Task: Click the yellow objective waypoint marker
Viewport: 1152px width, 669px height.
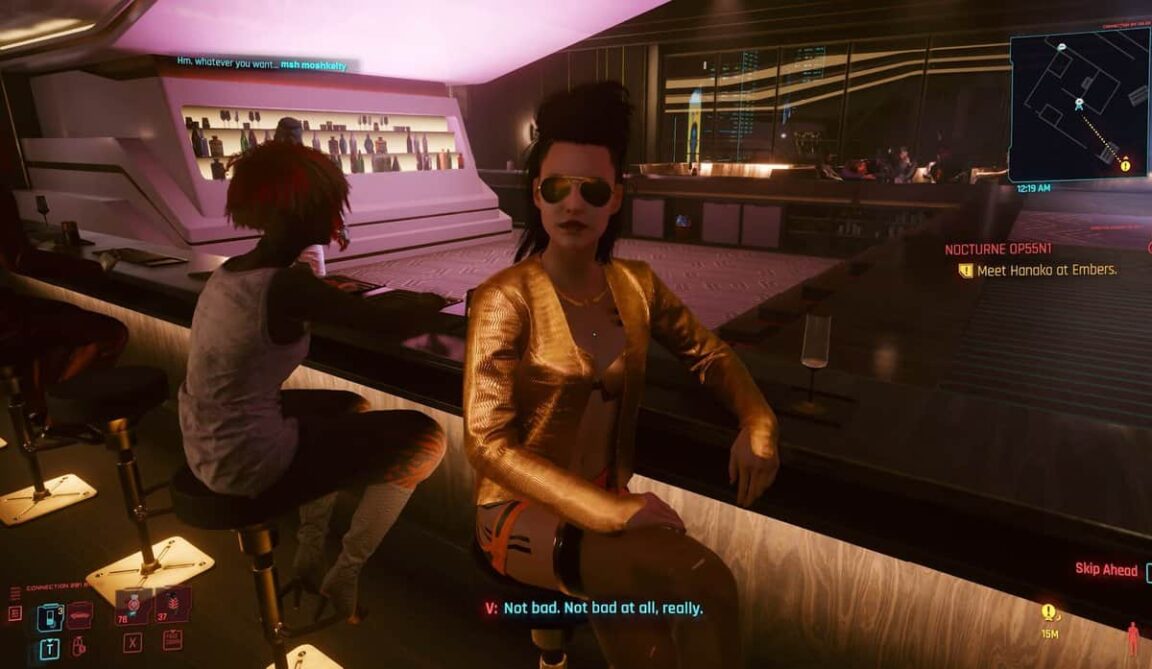Action: coord(1048,612)
